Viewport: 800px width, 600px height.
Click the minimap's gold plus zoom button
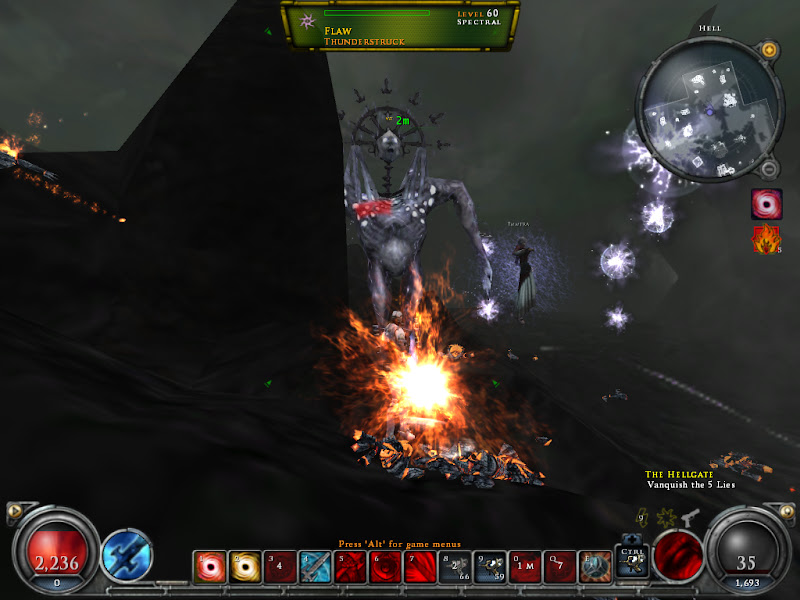click(x=768, y=49)
